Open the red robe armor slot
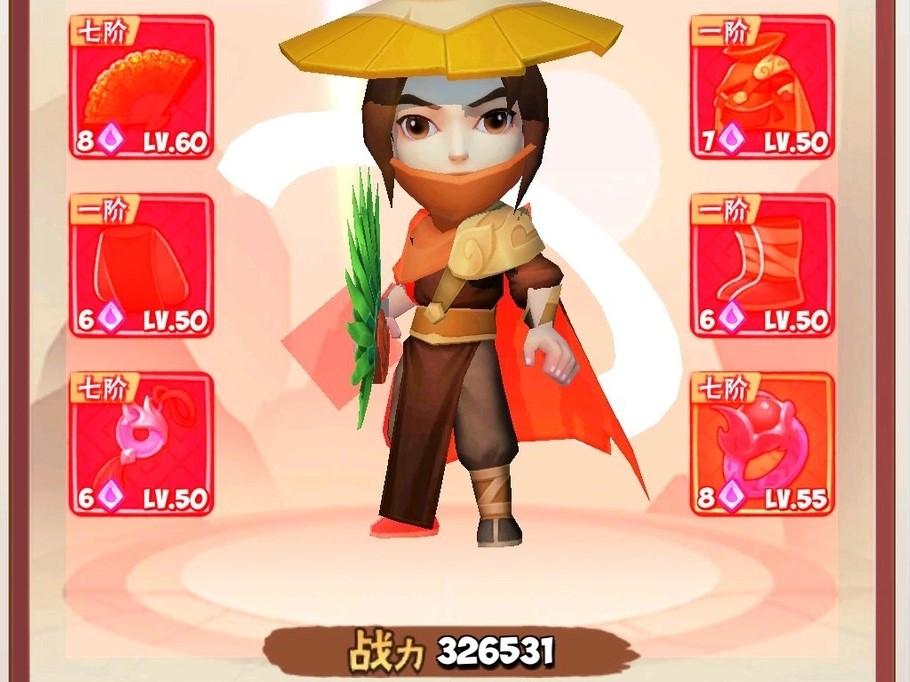Image resolution: width=910 pixels, height=682 pixels. point(141,265)
